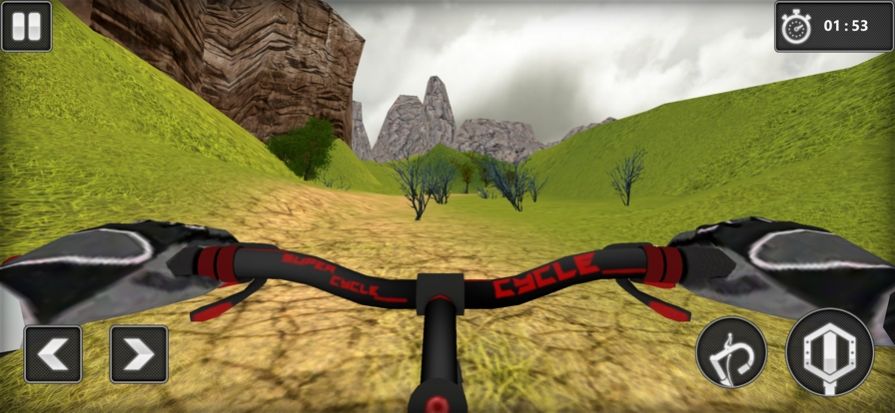This screenshot has height=413, width=895.
Task: Tap the round brake lever button
Action: pos(731,352)
